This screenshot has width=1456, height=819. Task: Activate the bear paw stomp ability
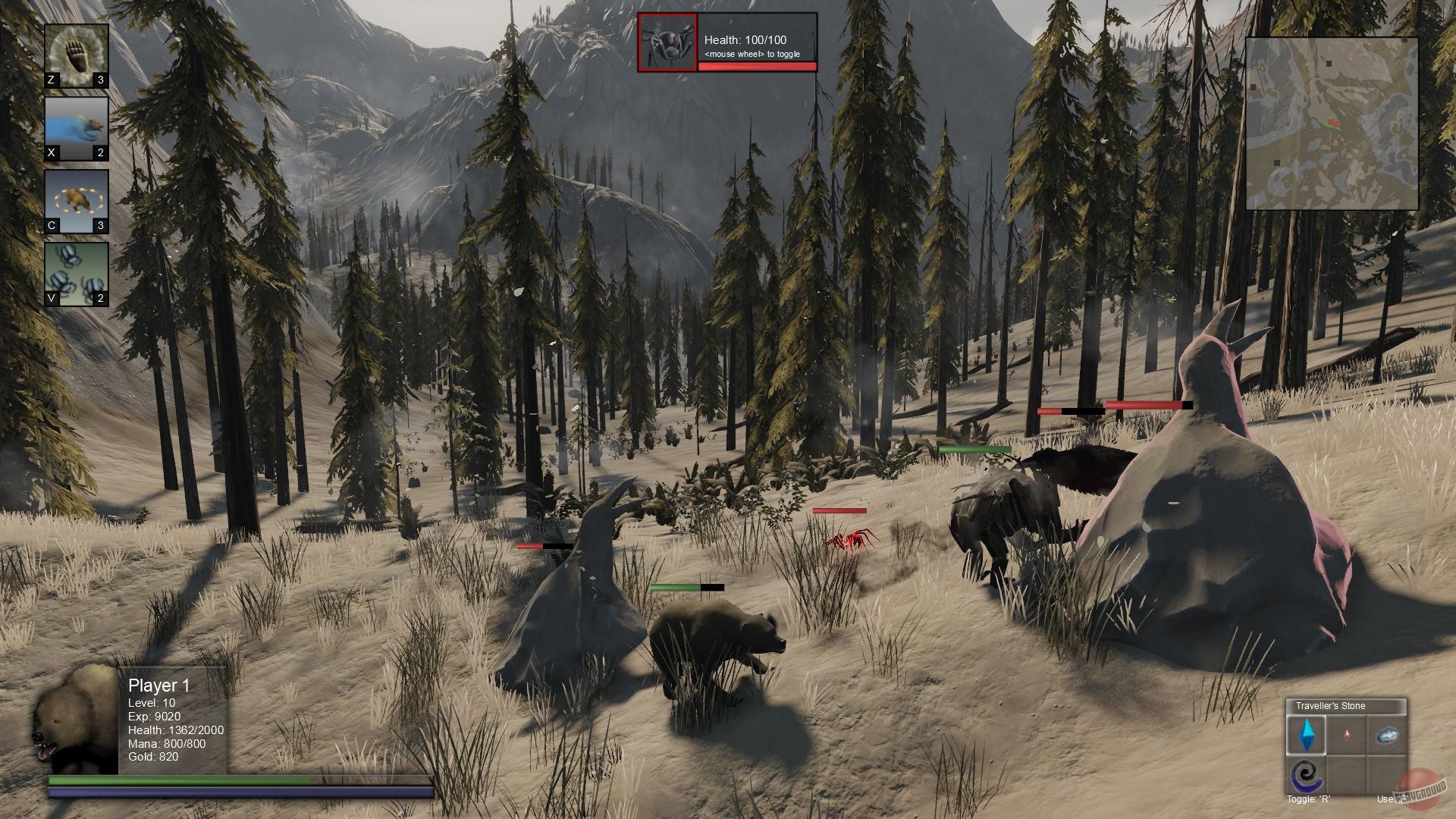[x=76, y=55]
